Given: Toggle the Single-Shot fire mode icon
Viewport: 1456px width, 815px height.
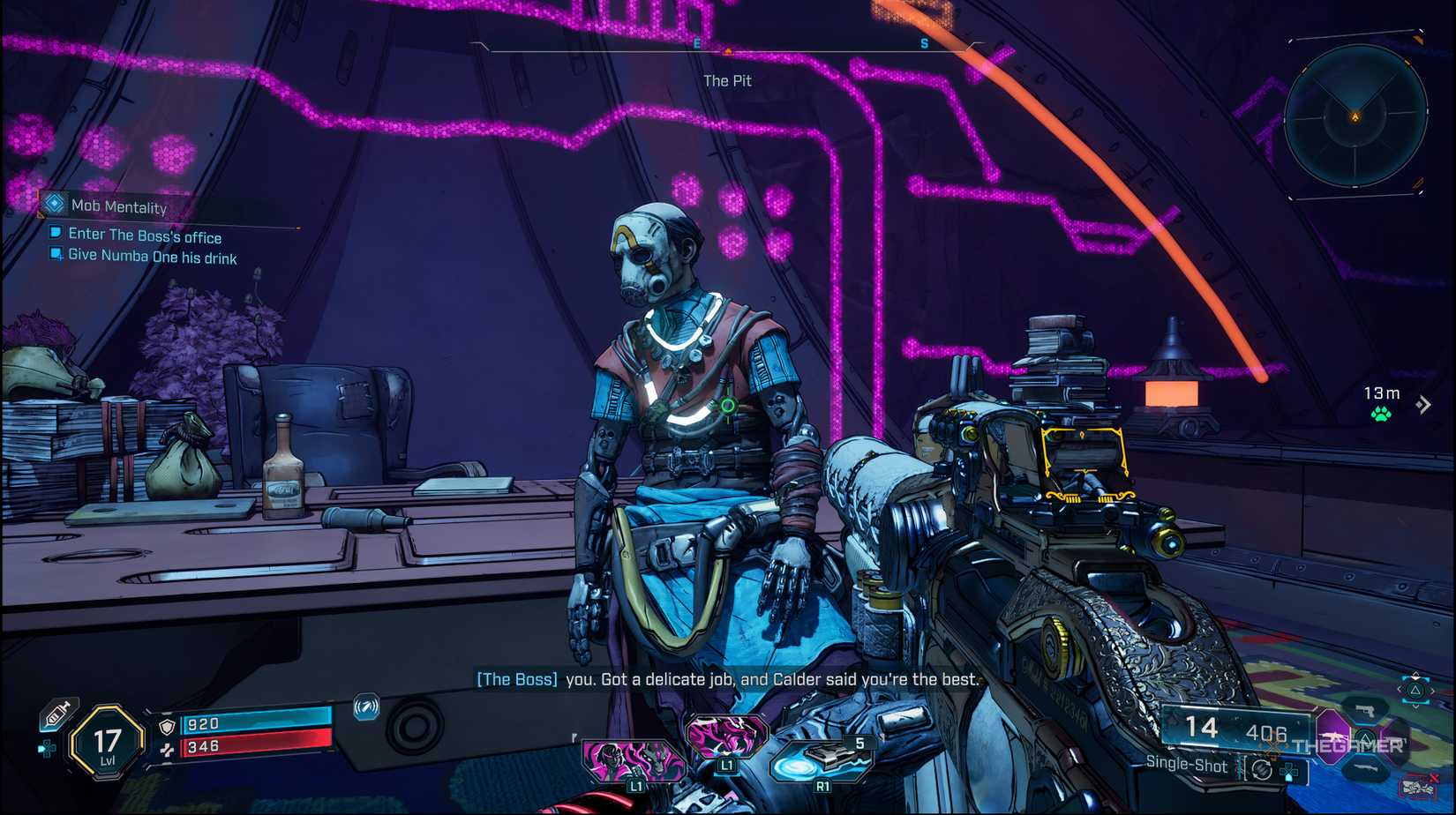Looking at the screenshot, I should coord(1261,770).
